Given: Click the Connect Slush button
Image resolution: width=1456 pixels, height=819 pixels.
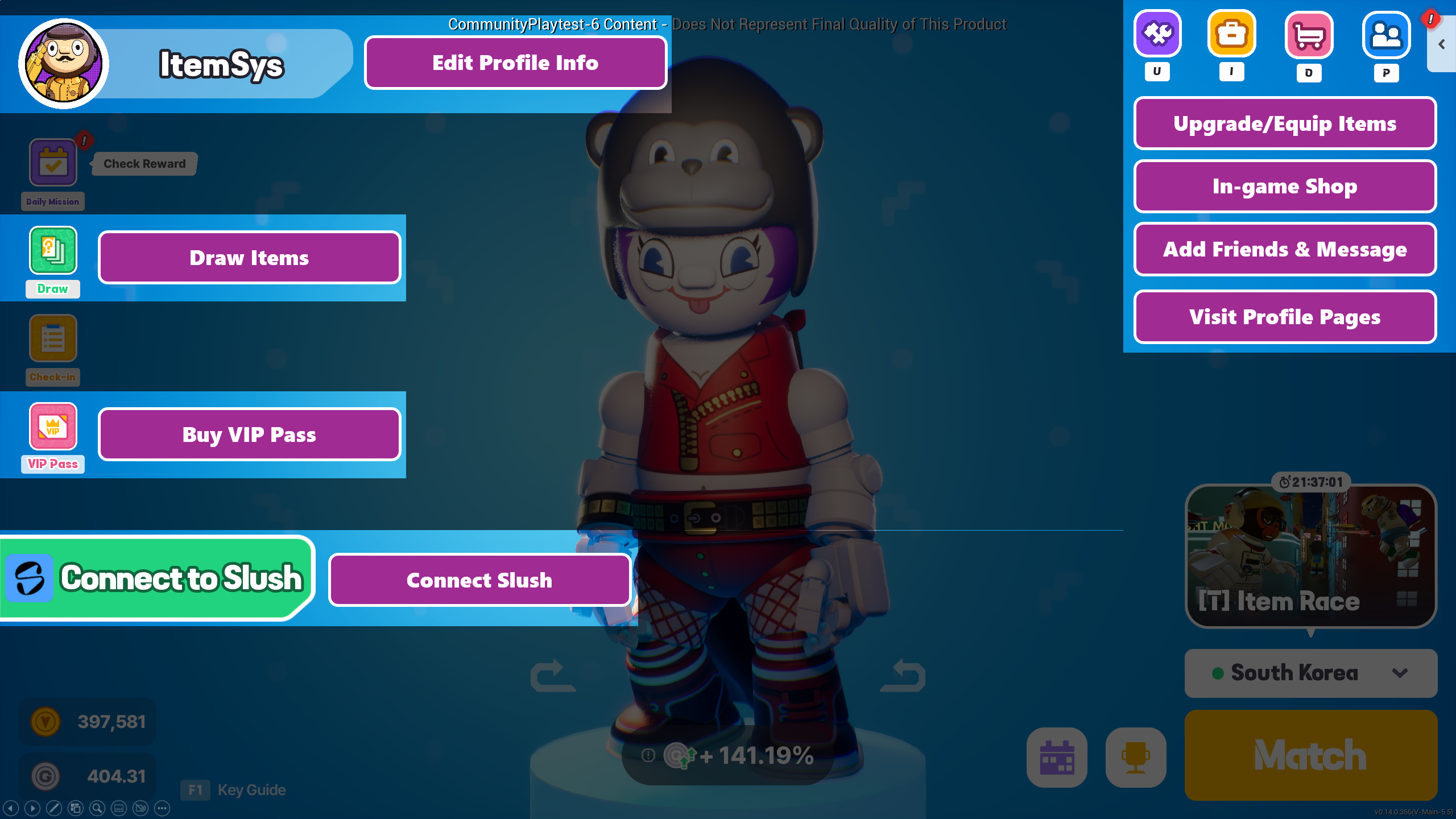Looking at the screenshot, I should point(479,580).
